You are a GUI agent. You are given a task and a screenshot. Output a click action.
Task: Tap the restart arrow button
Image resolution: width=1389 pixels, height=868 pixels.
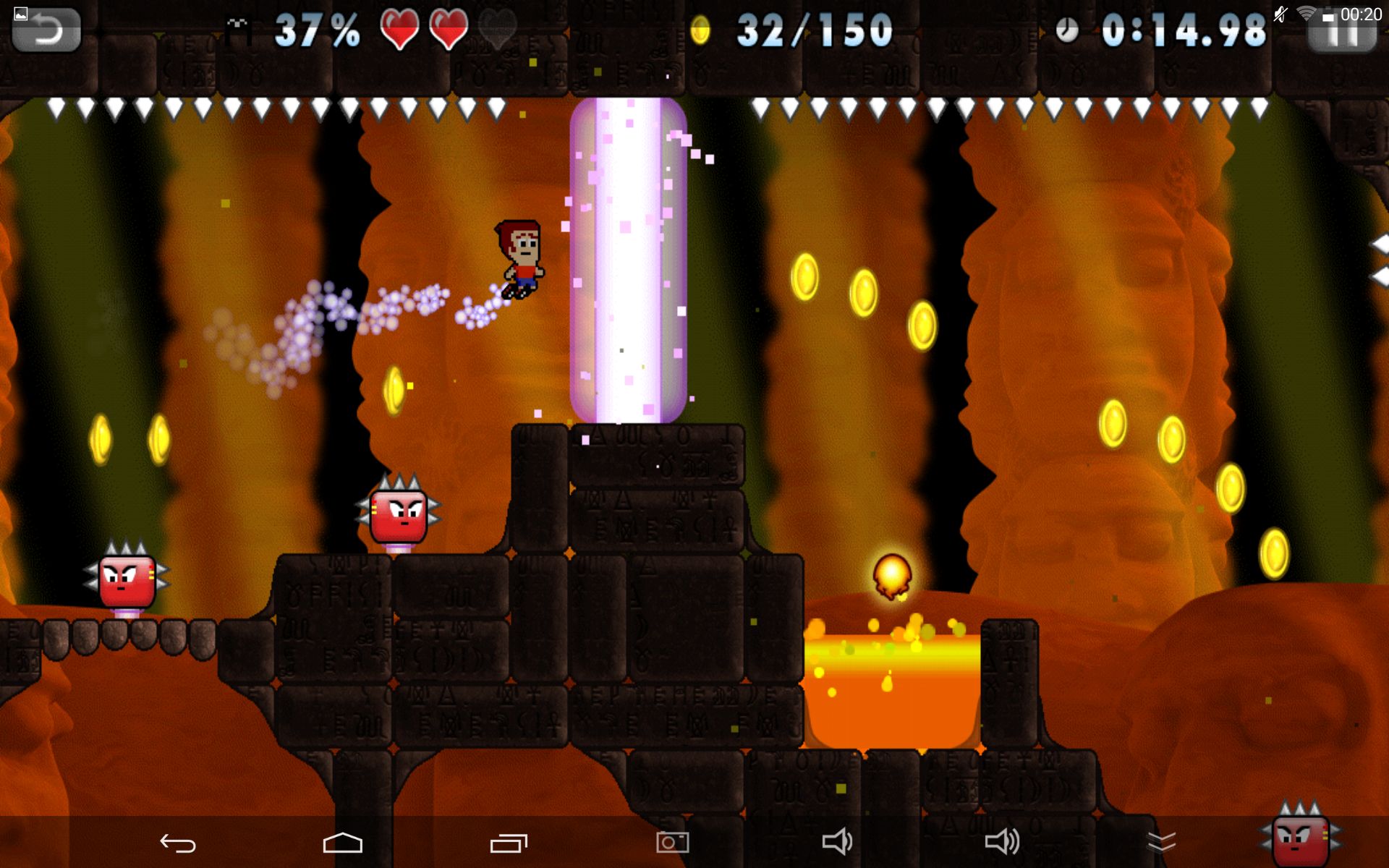click(46, 30)
